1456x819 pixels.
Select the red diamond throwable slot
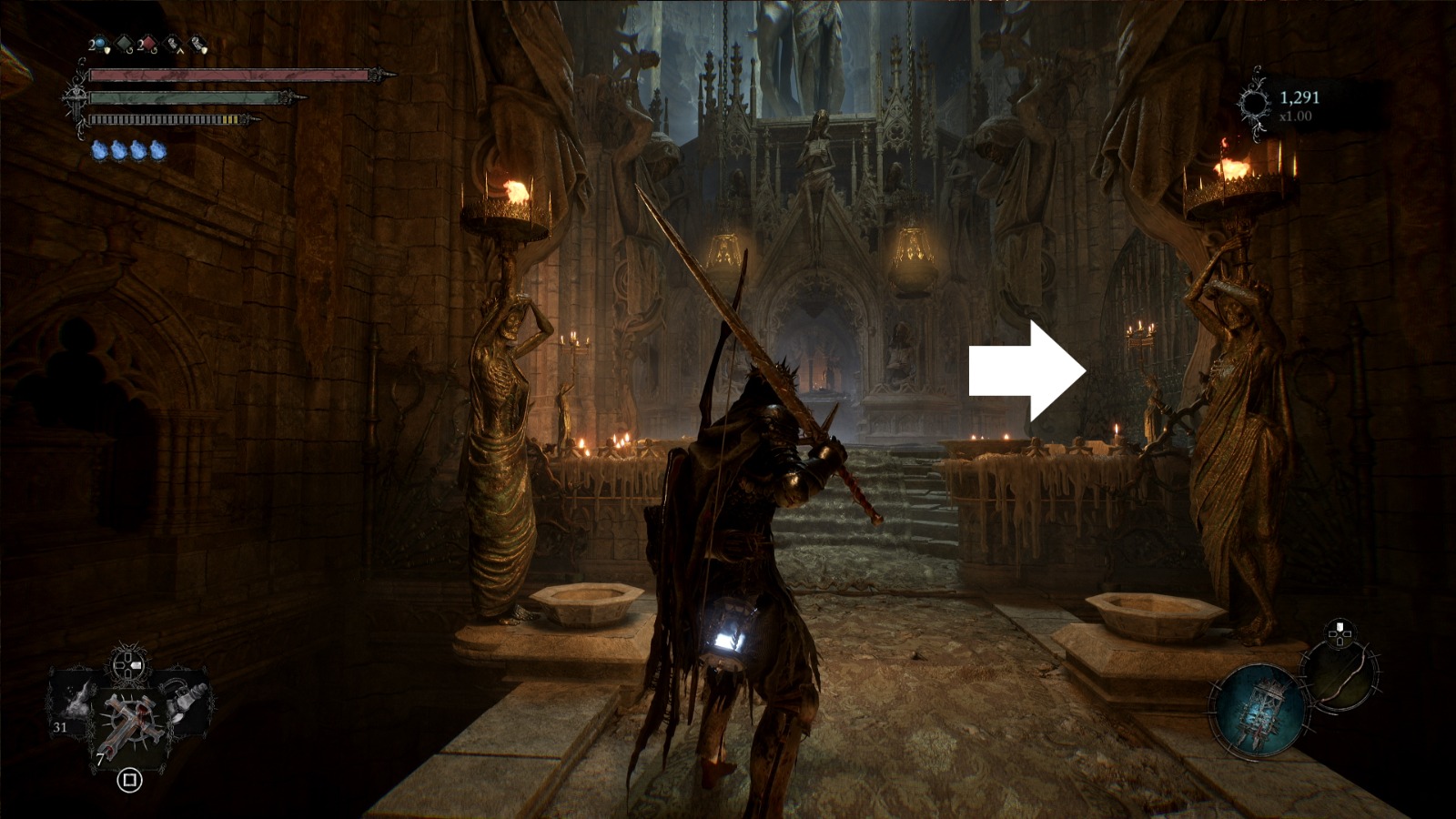pos(147,44)
